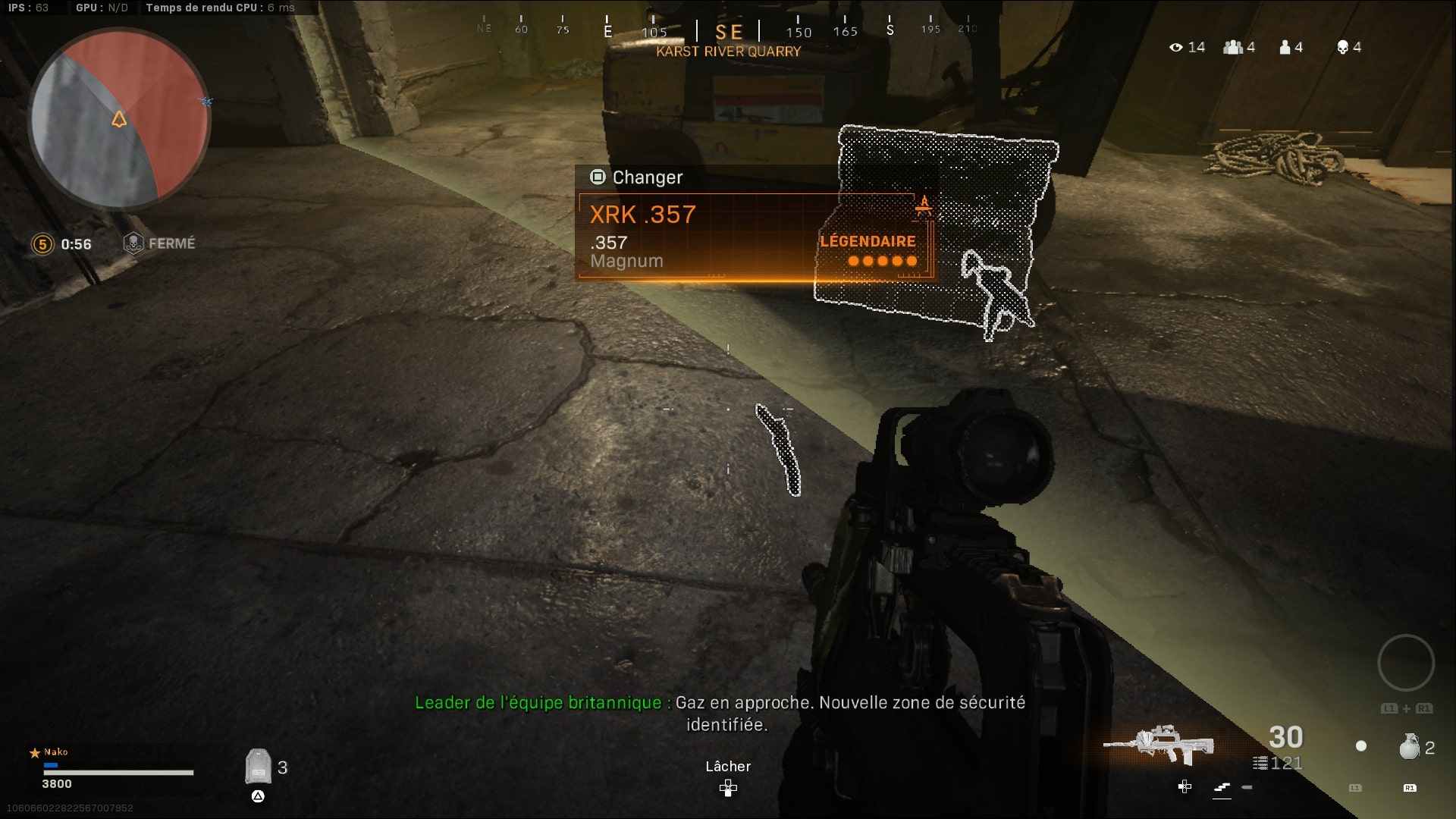Screen dimensions: 1456x819
Task: Select the frag grenade lethal icon
Action: pyautogui.click(x=1410, y=748)
